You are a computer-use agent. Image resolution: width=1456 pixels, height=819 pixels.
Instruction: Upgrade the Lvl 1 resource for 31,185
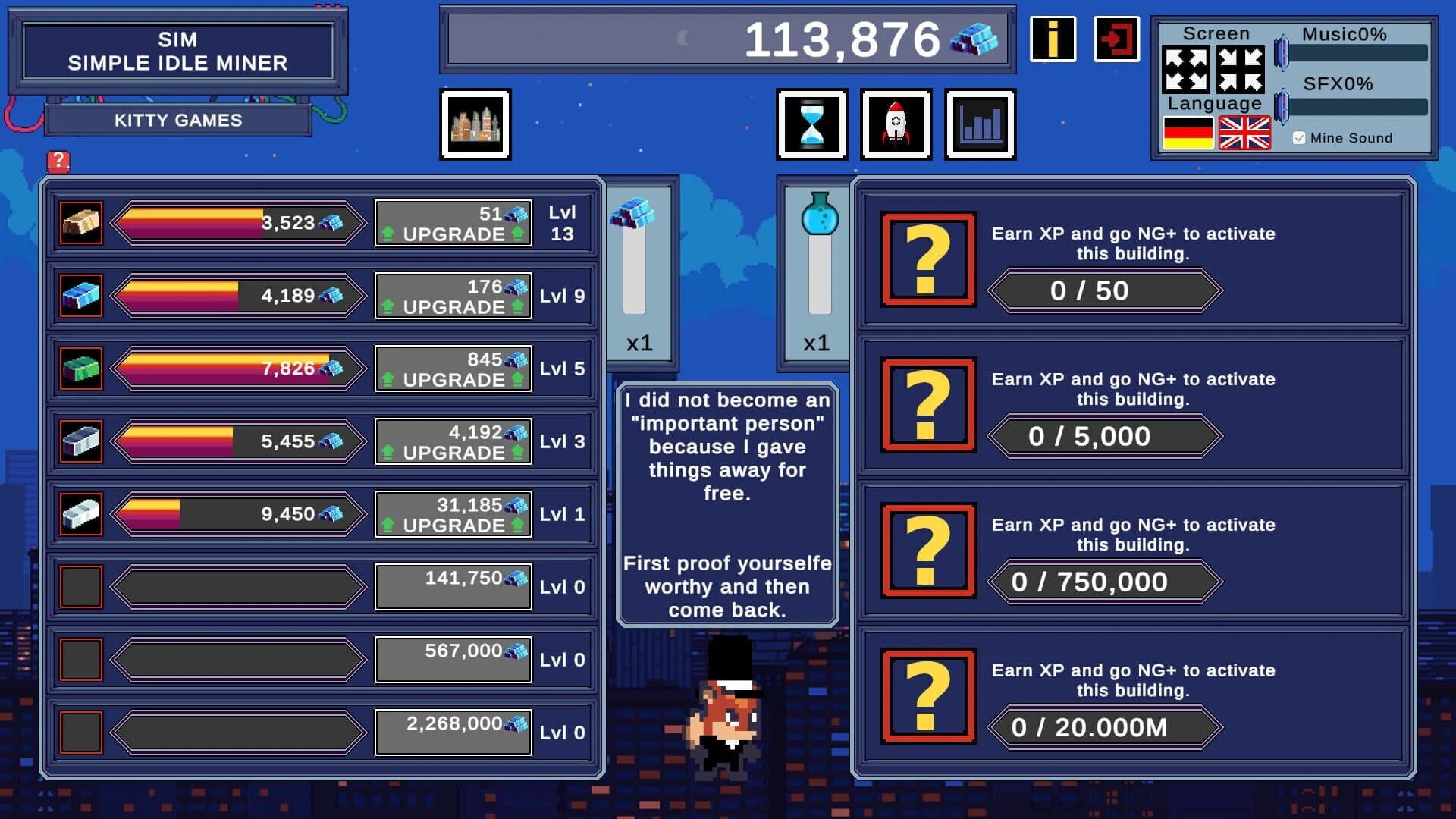453,513
